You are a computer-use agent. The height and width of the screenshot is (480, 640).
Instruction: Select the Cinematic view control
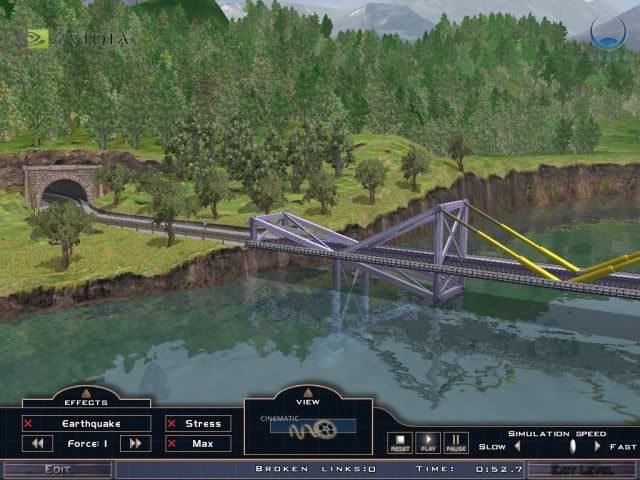click(x=308, y=426)
